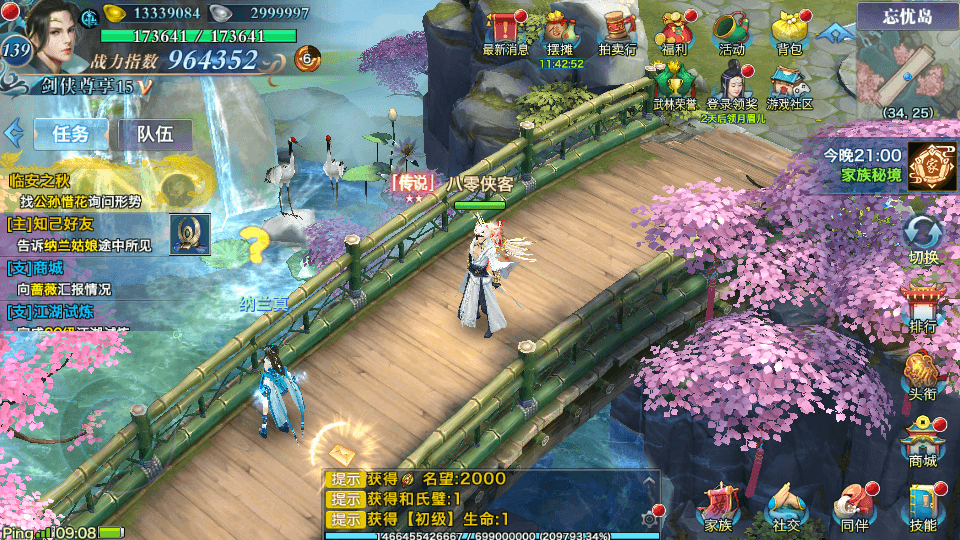Image resolution: width=960 pixels, height=540 pixels.
Task: Open the 商城 shop
Action: pos(923,440)
